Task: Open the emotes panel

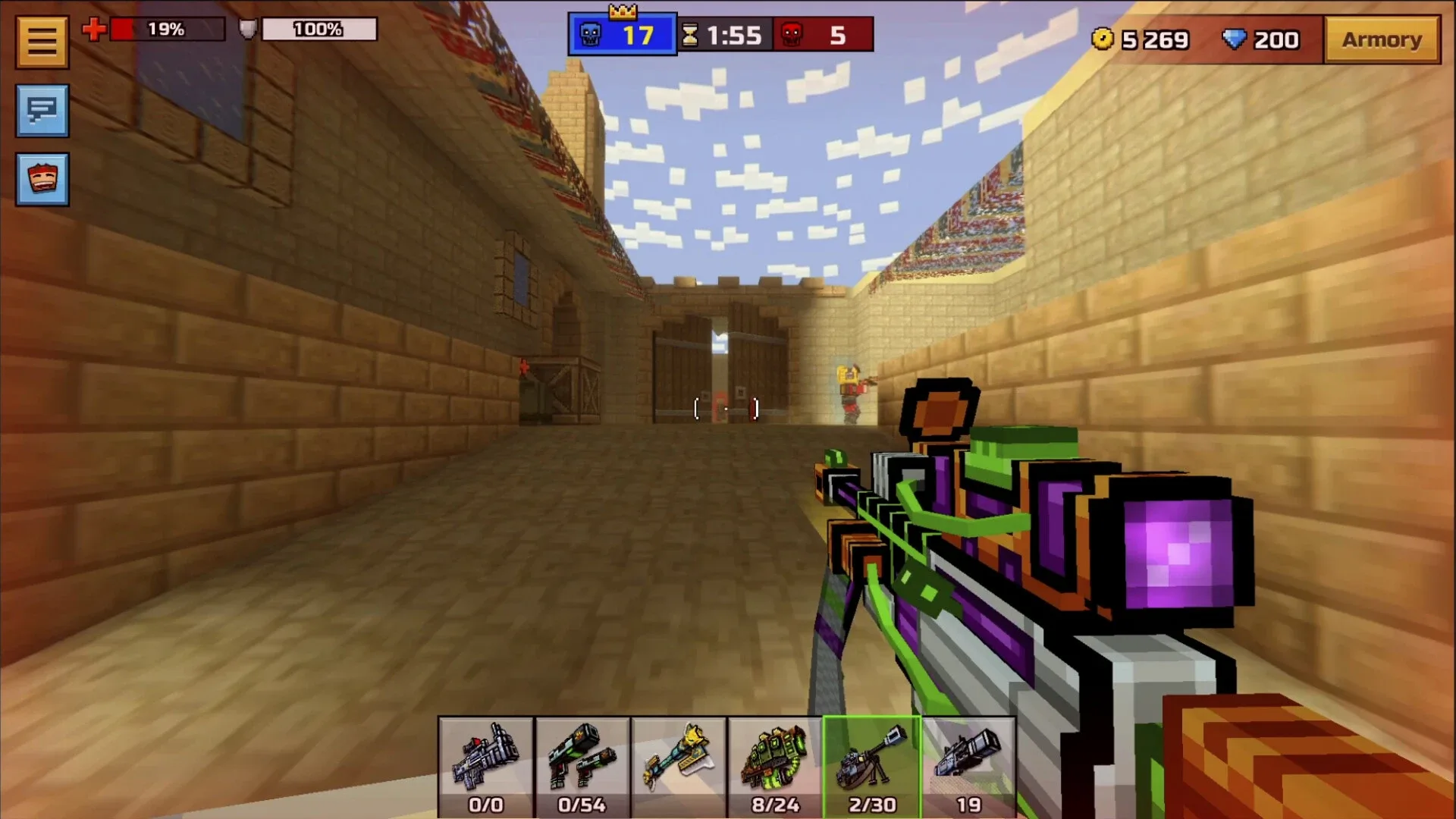Action: (x=42, y=179)
